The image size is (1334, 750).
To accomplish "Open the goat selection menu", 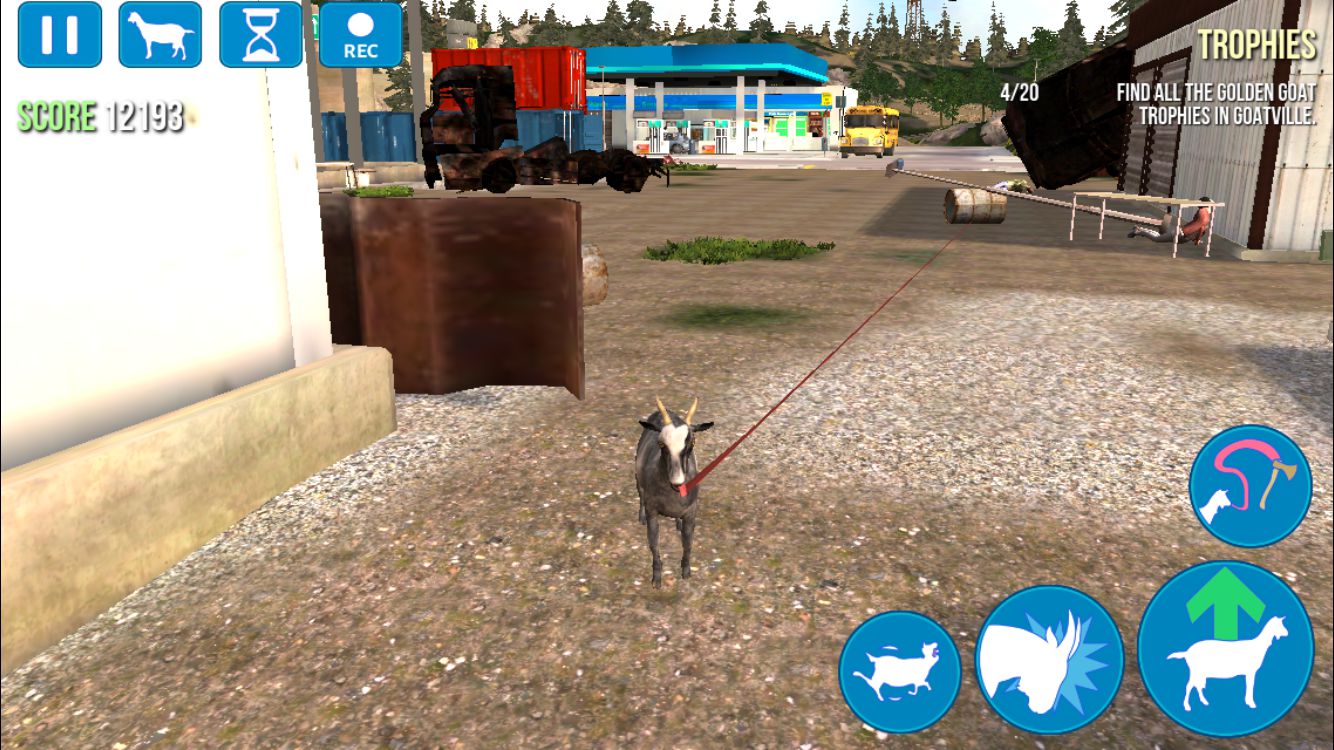I will click(160, 35).
